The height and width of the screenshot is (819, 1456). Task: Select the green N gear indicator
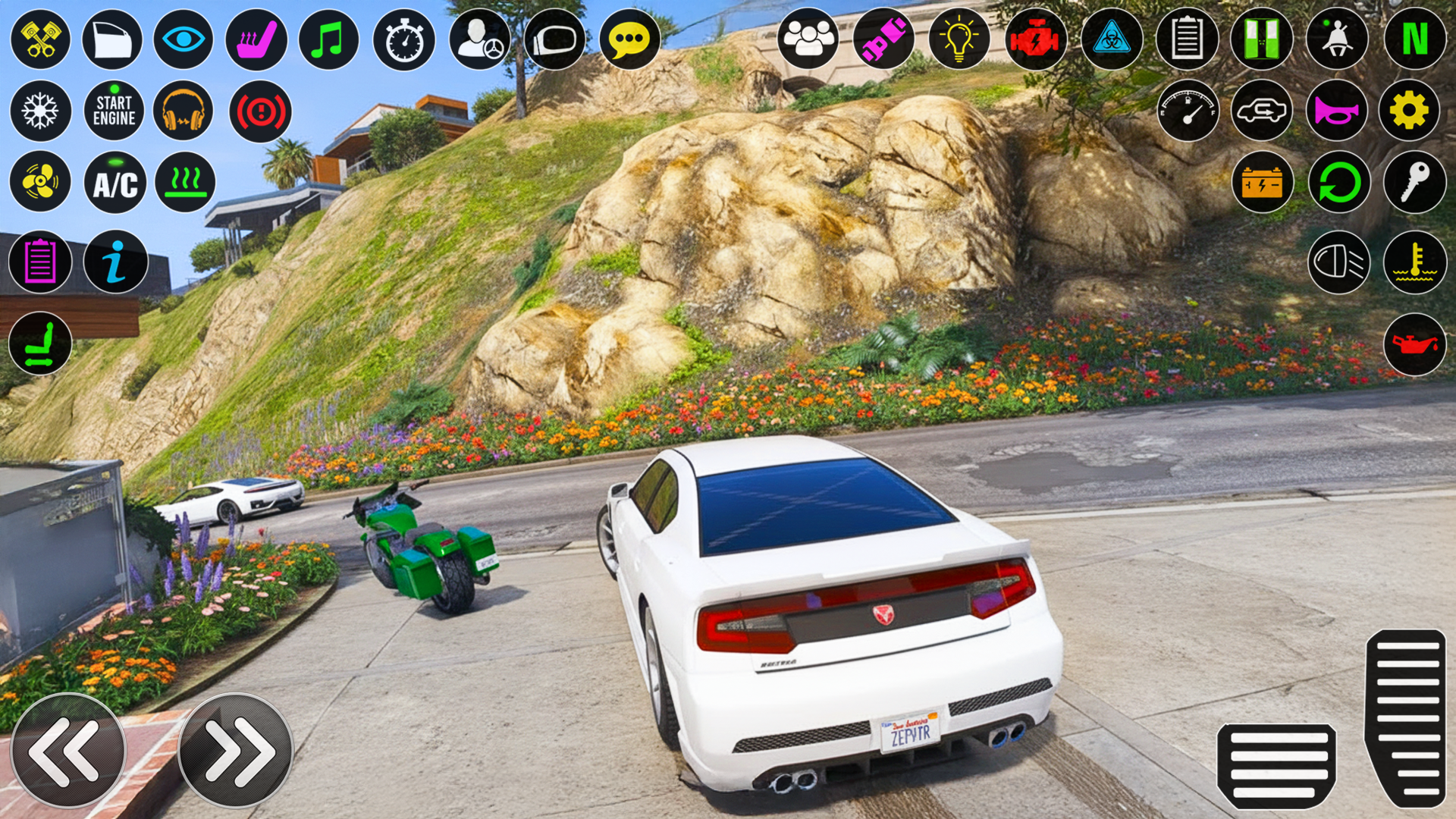[x=1414, y=39]
